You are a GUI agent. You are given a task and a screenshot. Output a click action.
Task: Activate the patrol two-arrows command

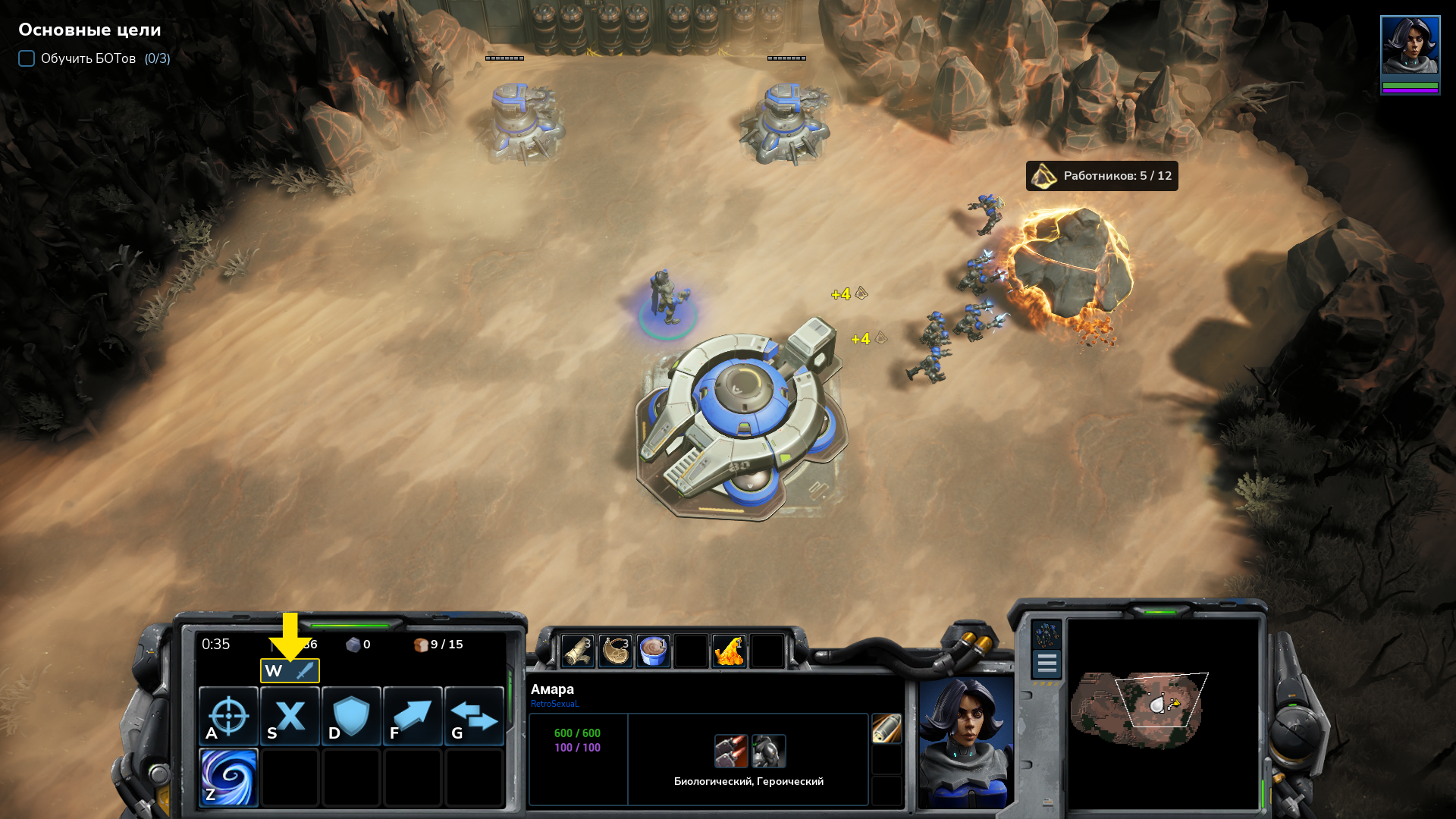[x=474, y=716]
